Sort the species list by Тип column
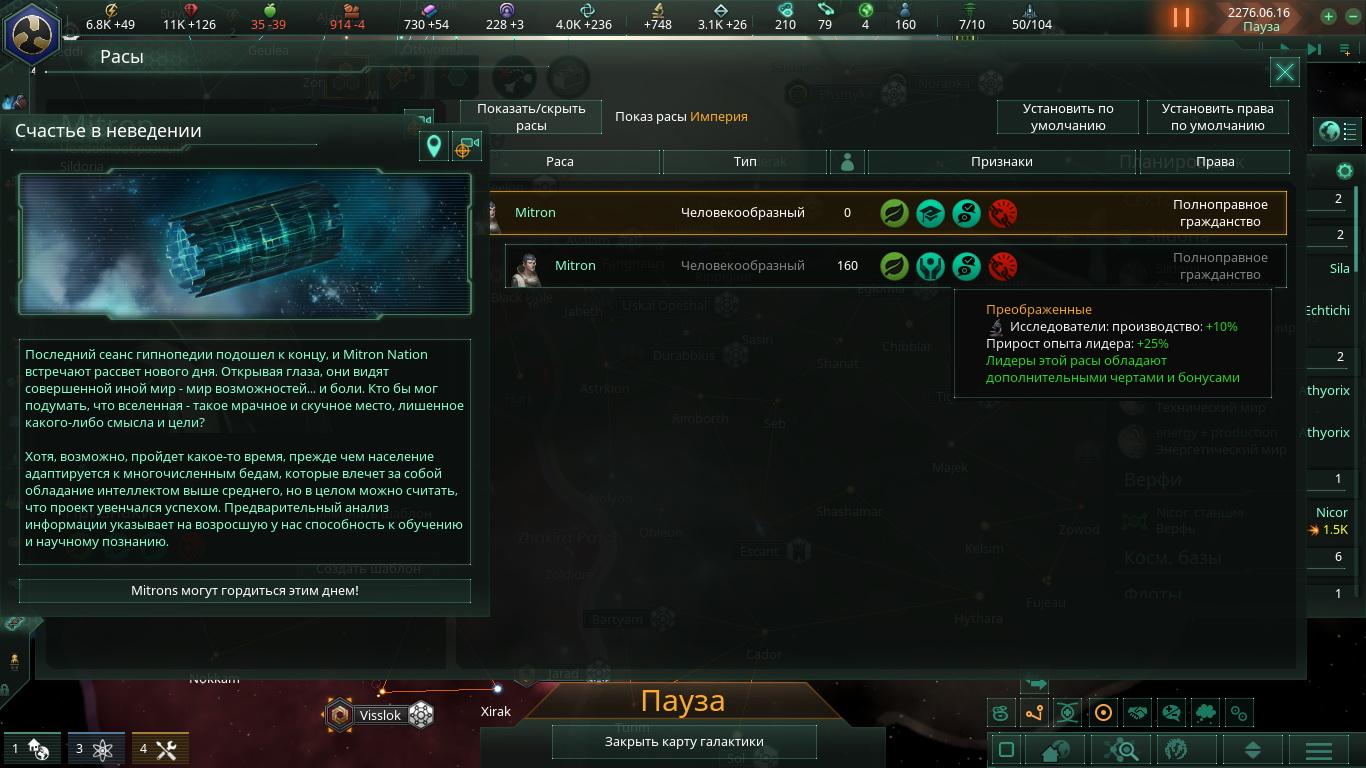The width and height of the screenshot is (1366, 768). point(745,162)
